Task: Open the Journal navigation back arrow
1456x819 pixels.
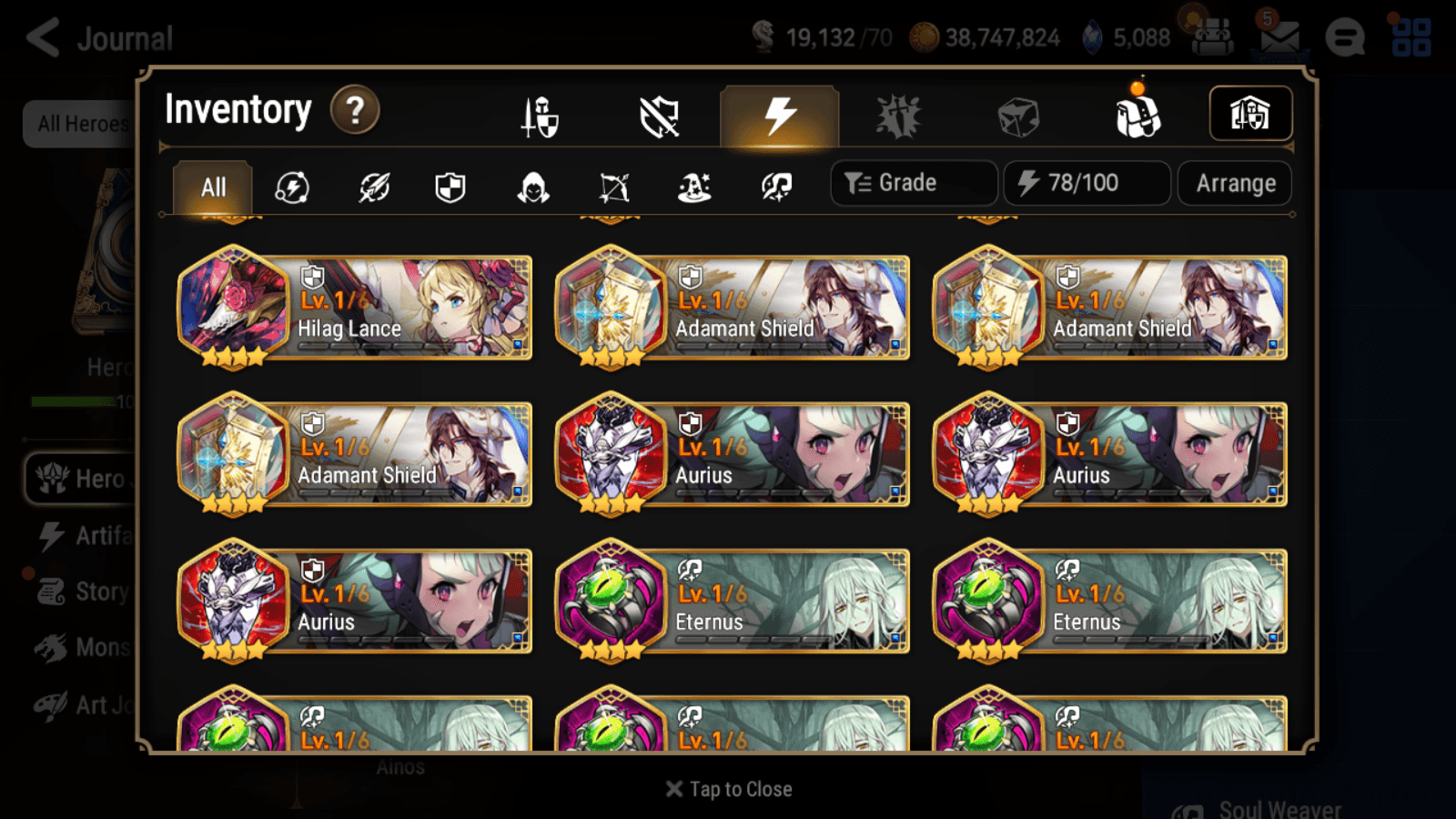Action: pyautogui.click(x=41, y=36)
